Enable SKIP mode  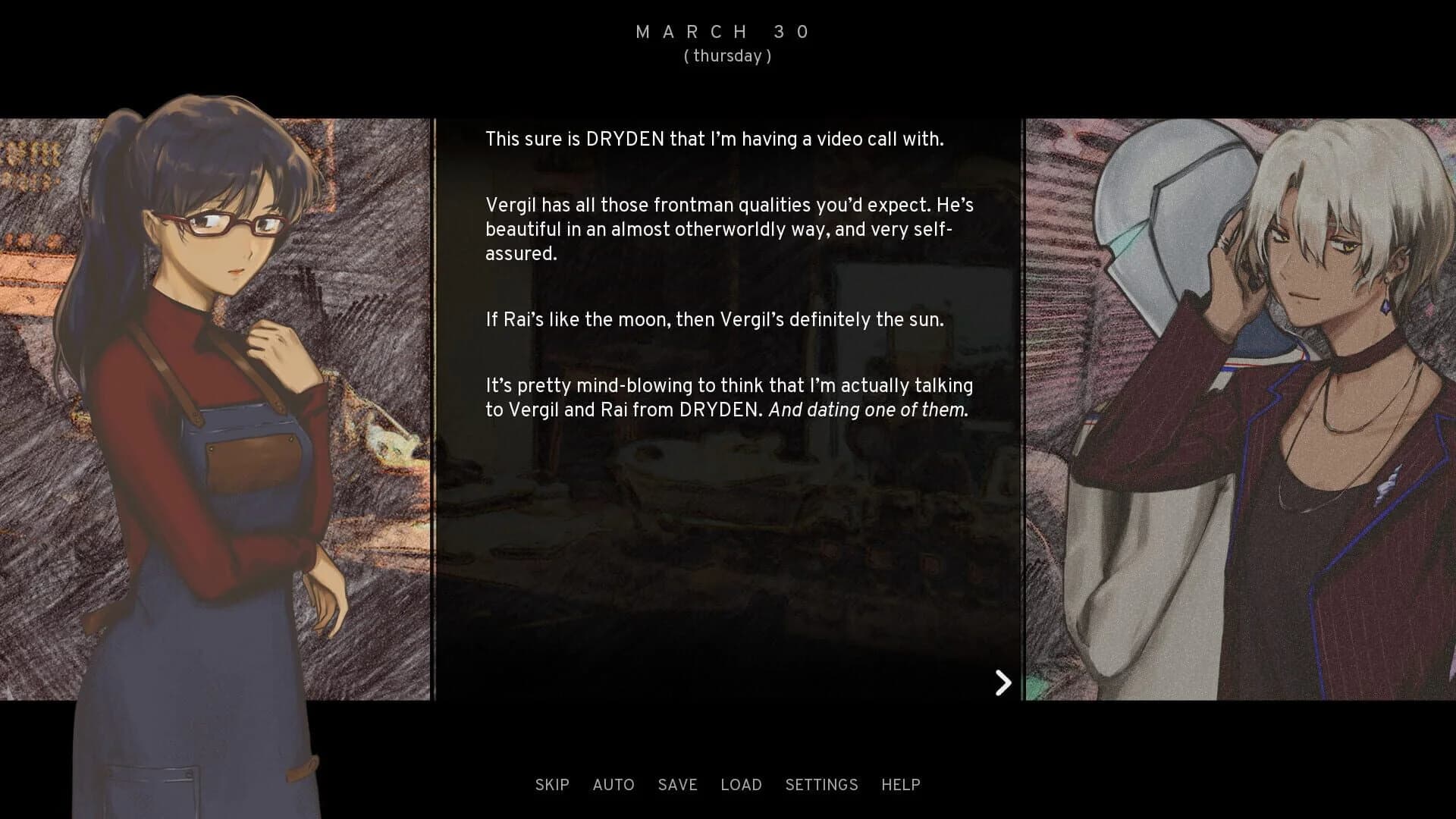pos(552,785)
